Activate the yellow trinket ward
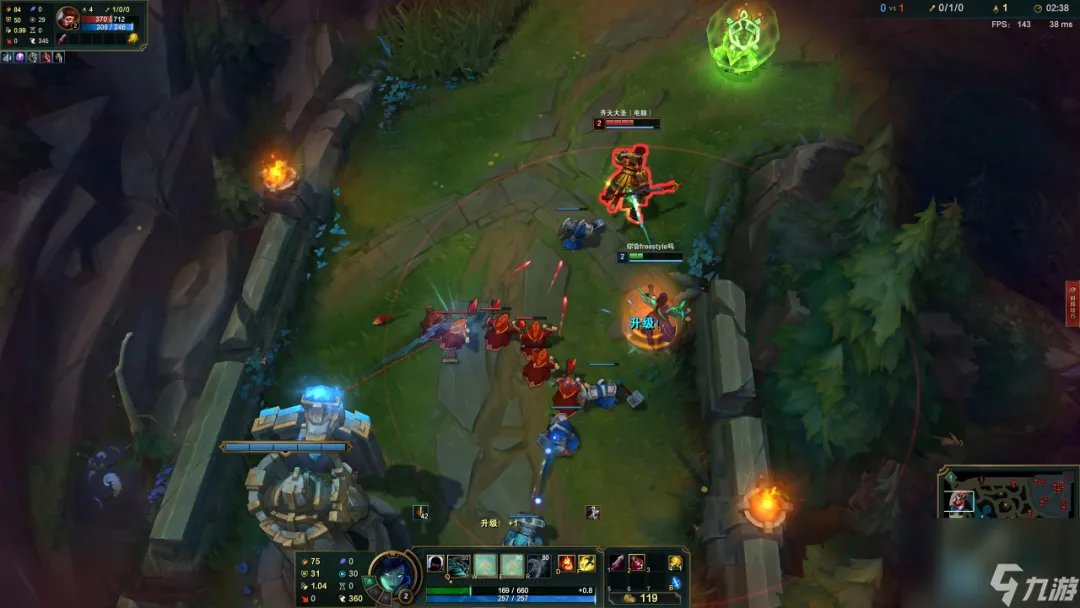This screenshot has width=1080, height=608. pyautogui.click(x=675, y=563)
